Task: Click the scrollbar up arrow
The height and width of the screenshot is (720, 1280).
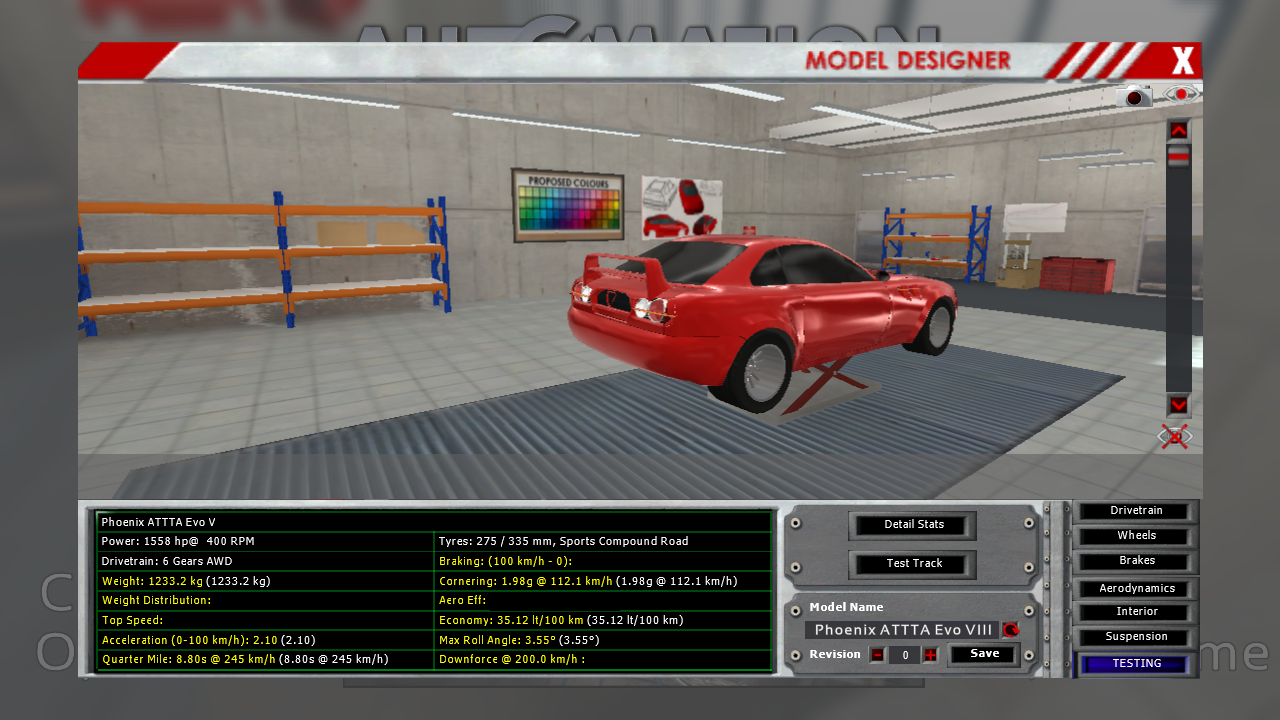Action: (x=1179, y=130)
